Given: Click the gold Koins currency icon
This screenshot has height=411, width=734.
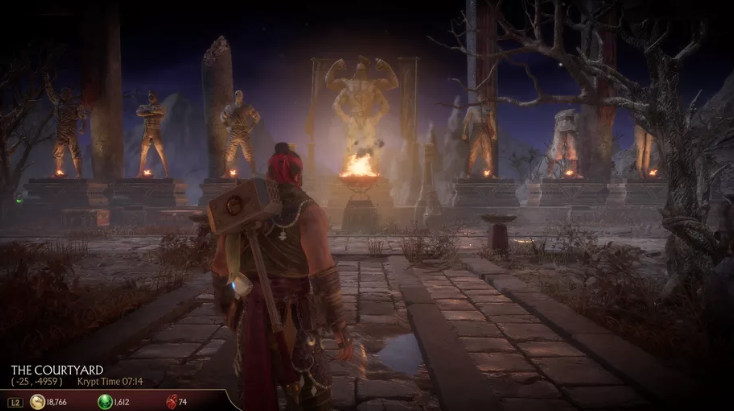Looking at the screenshot, I should click(x=37, y=402).
